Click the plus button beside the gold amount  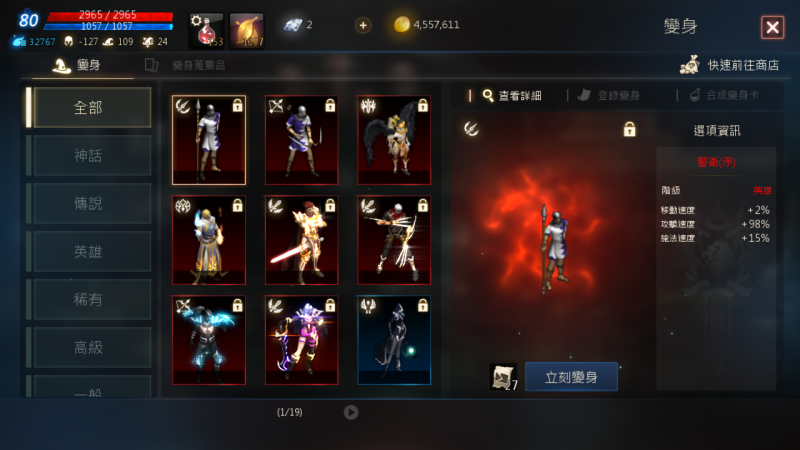point(362,25)
